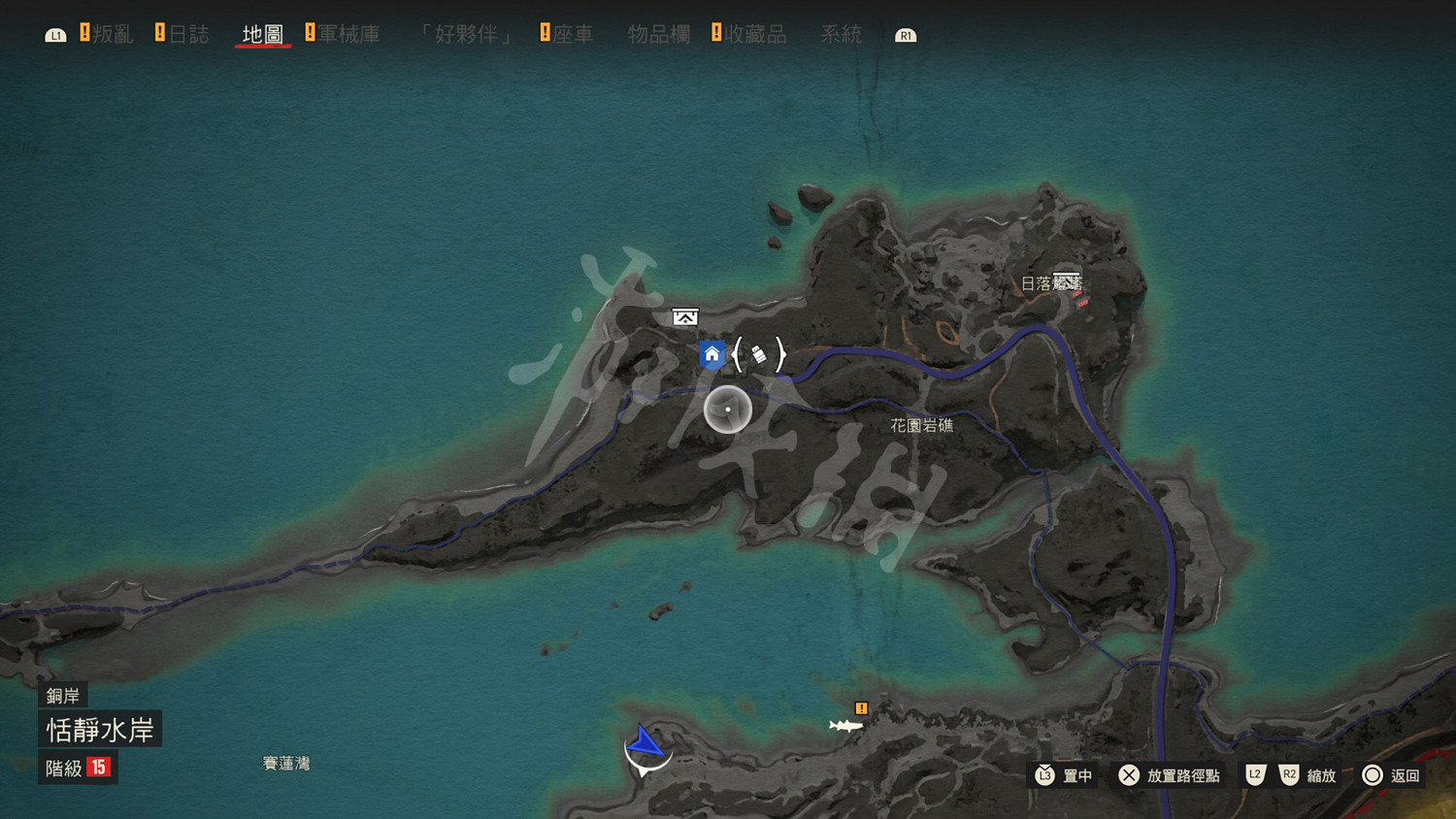Switch to the 軍械庫 tab

[349, 32]
